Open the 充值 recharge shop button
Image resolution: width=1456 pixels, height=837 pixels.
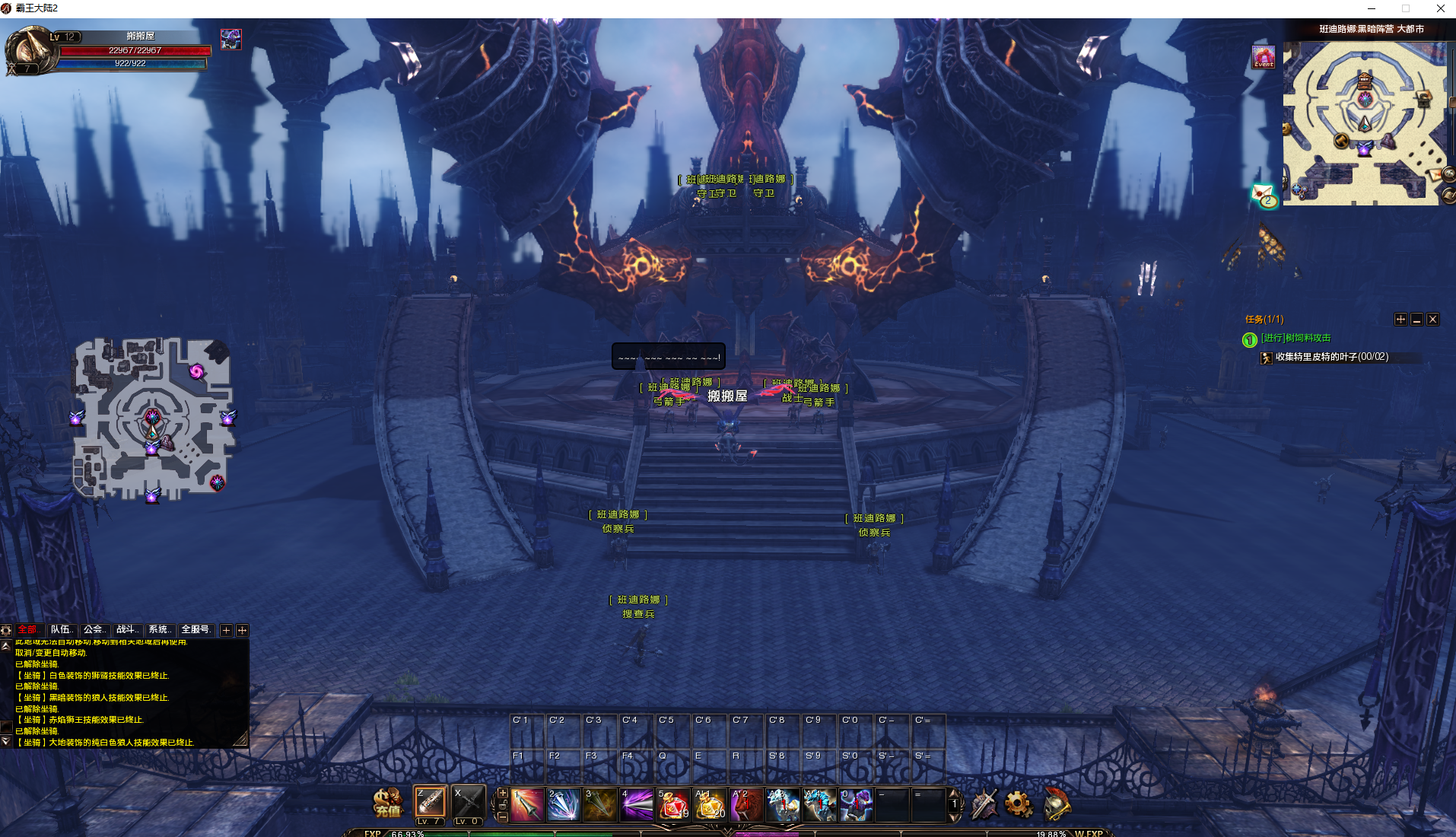coord(387,803)
